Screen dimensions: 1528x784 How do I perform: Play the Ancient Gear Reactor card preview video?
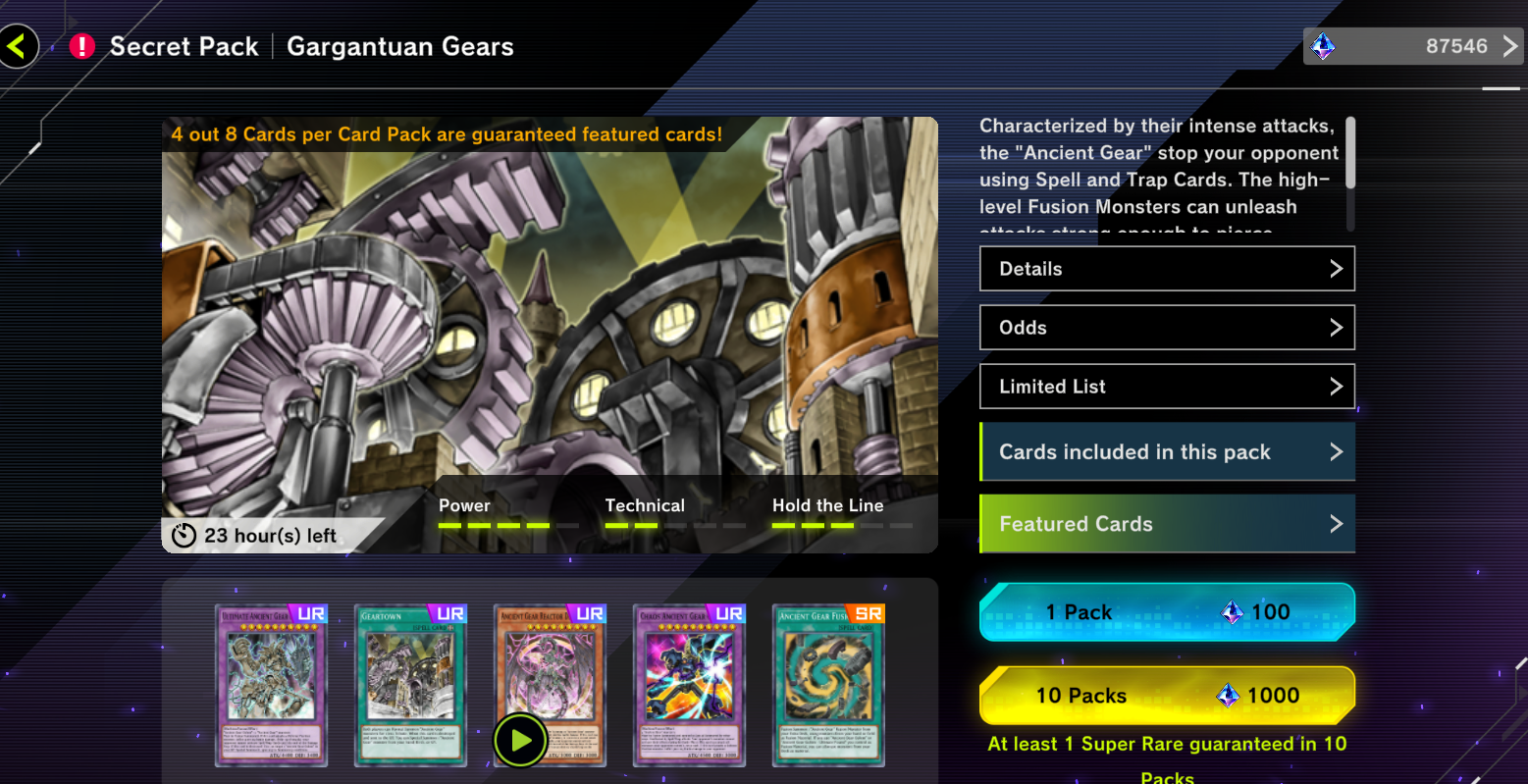[x=519, y=740]
